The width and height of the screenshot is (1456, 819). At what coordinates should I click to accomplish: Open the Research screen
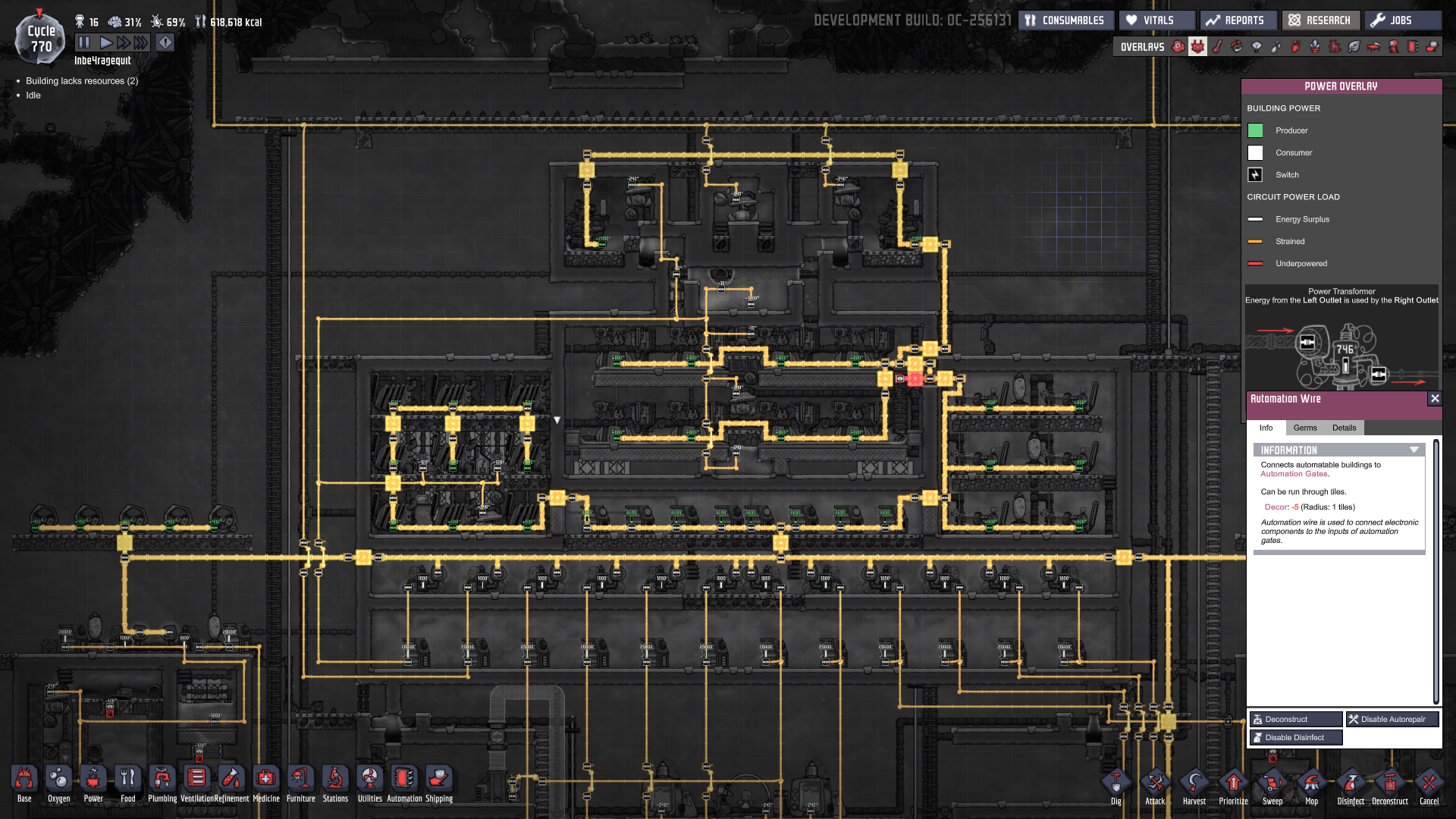[1321, 20]
